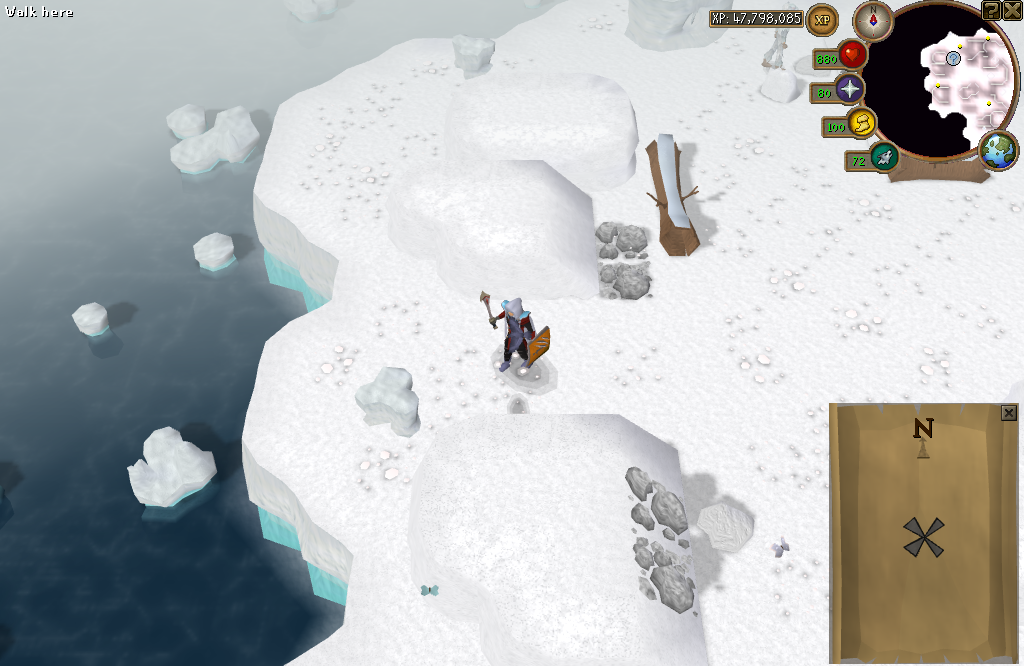Open the question mark help button

(991, 10)
